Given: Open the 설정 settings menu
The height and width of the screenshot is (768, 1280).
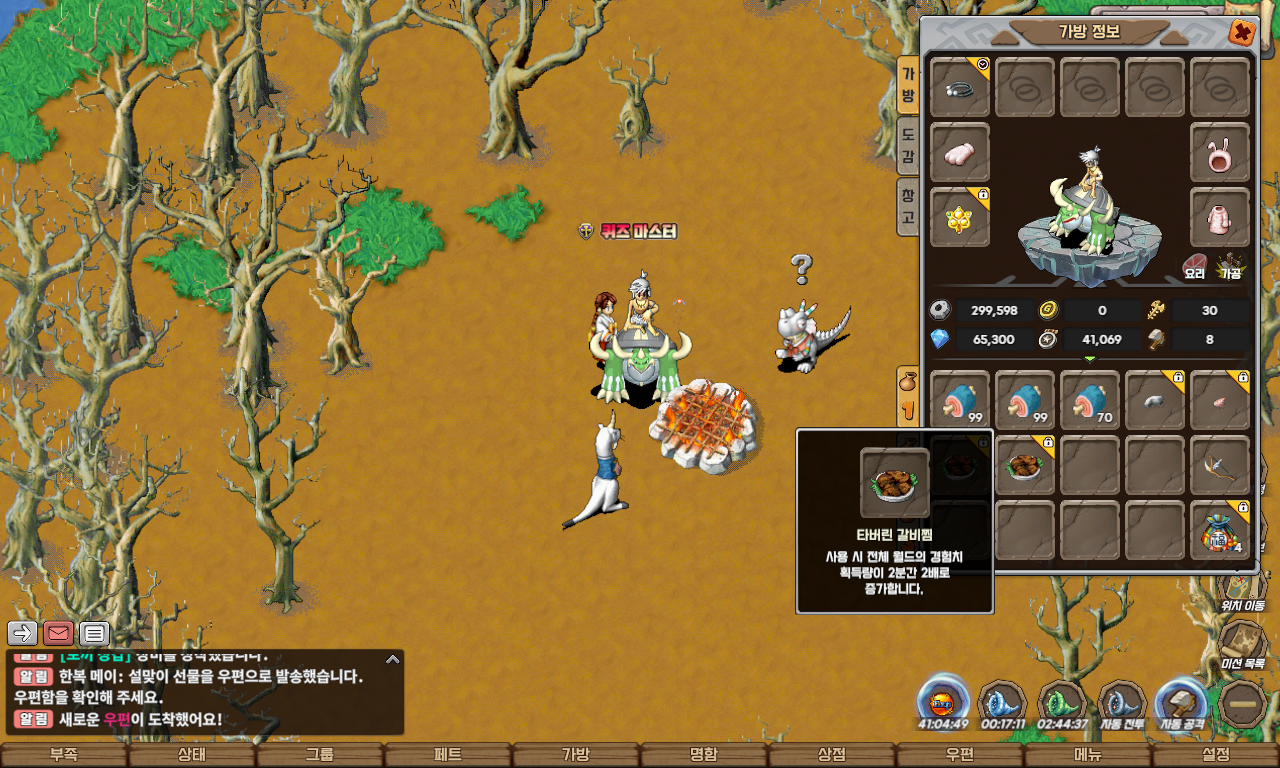Looking at the screenshot, I should 1215,755.
